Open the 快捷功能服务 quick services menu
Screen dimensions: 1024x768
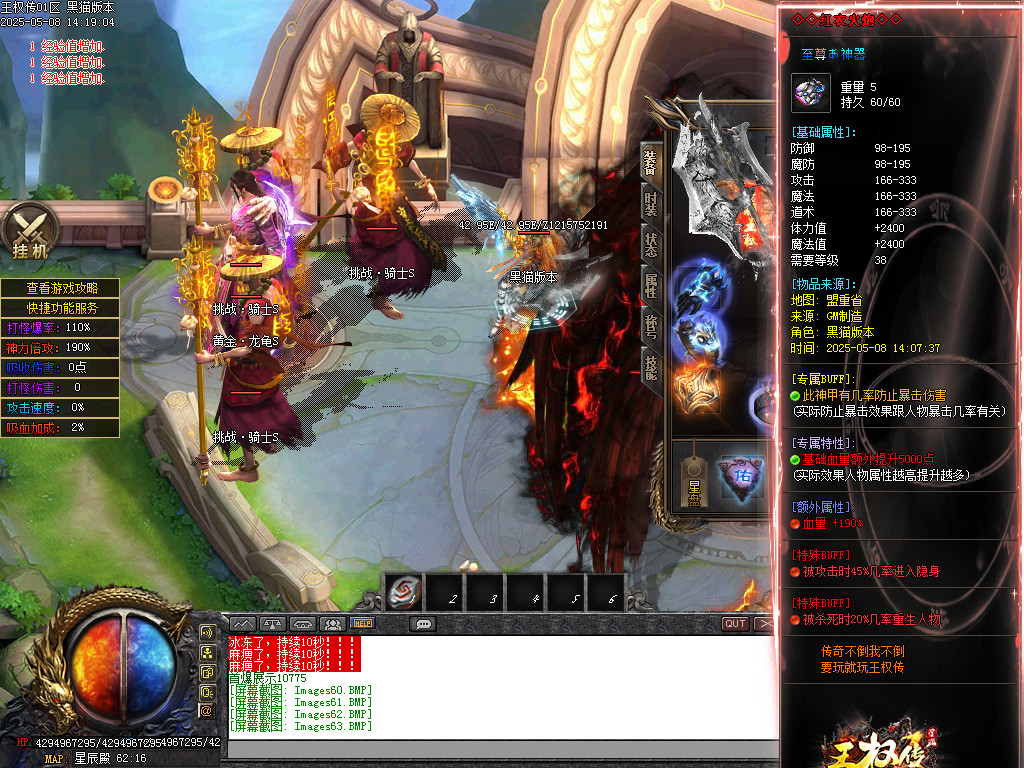[x=59, y=308]
